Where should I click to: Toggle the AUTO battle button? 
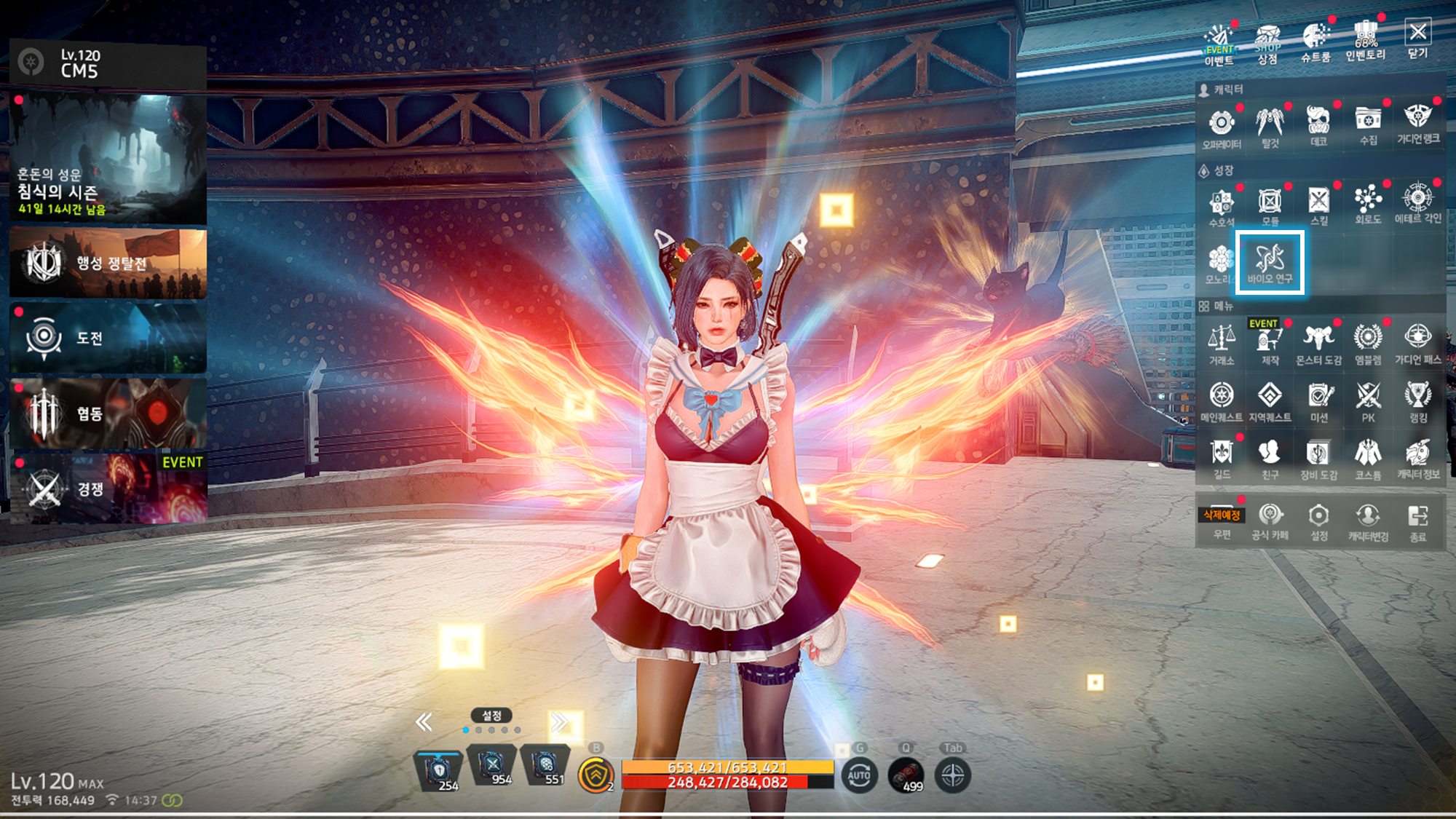click(x=859, y=775)
